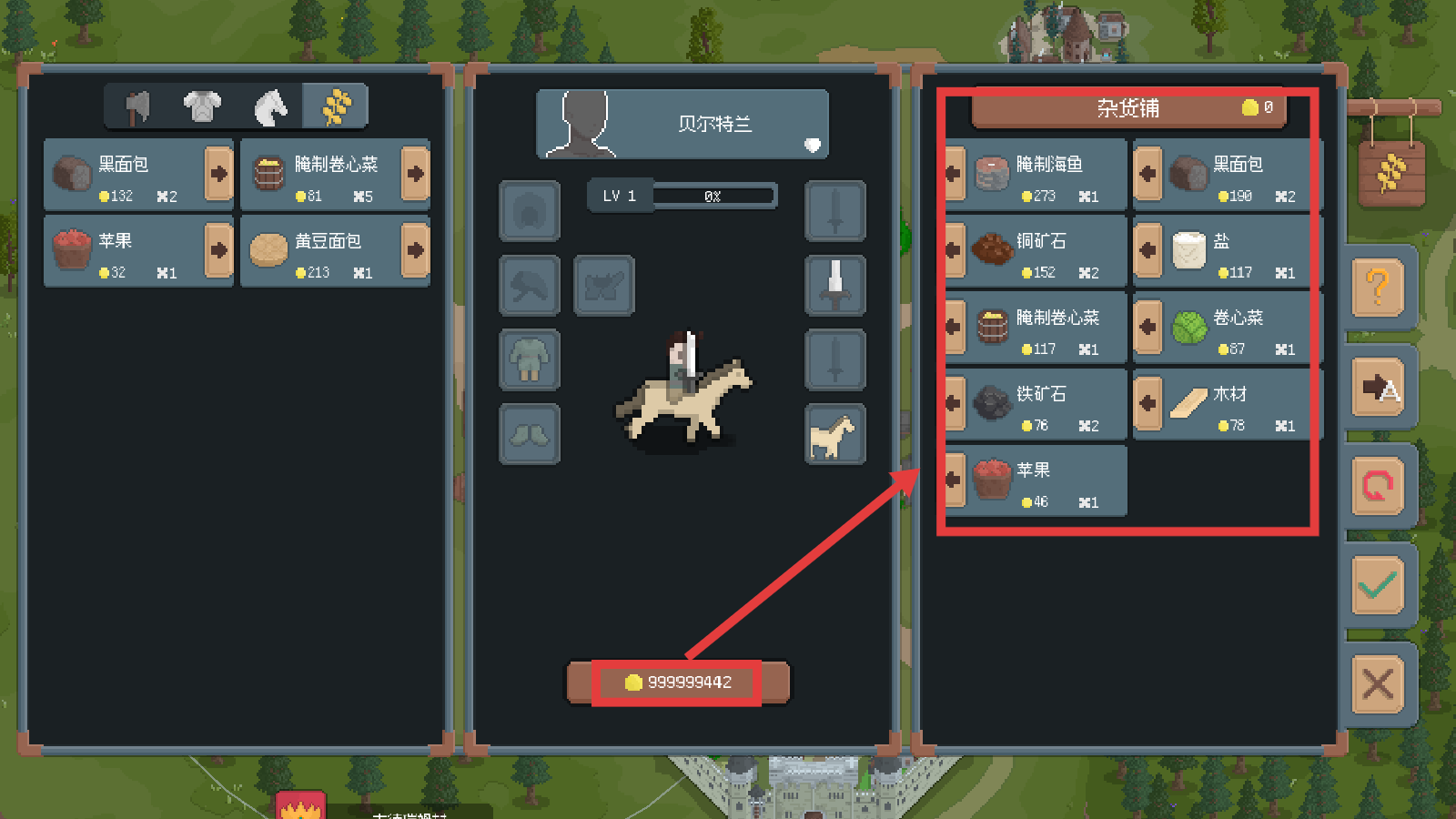Open the armor category tab

coord(202,107)
